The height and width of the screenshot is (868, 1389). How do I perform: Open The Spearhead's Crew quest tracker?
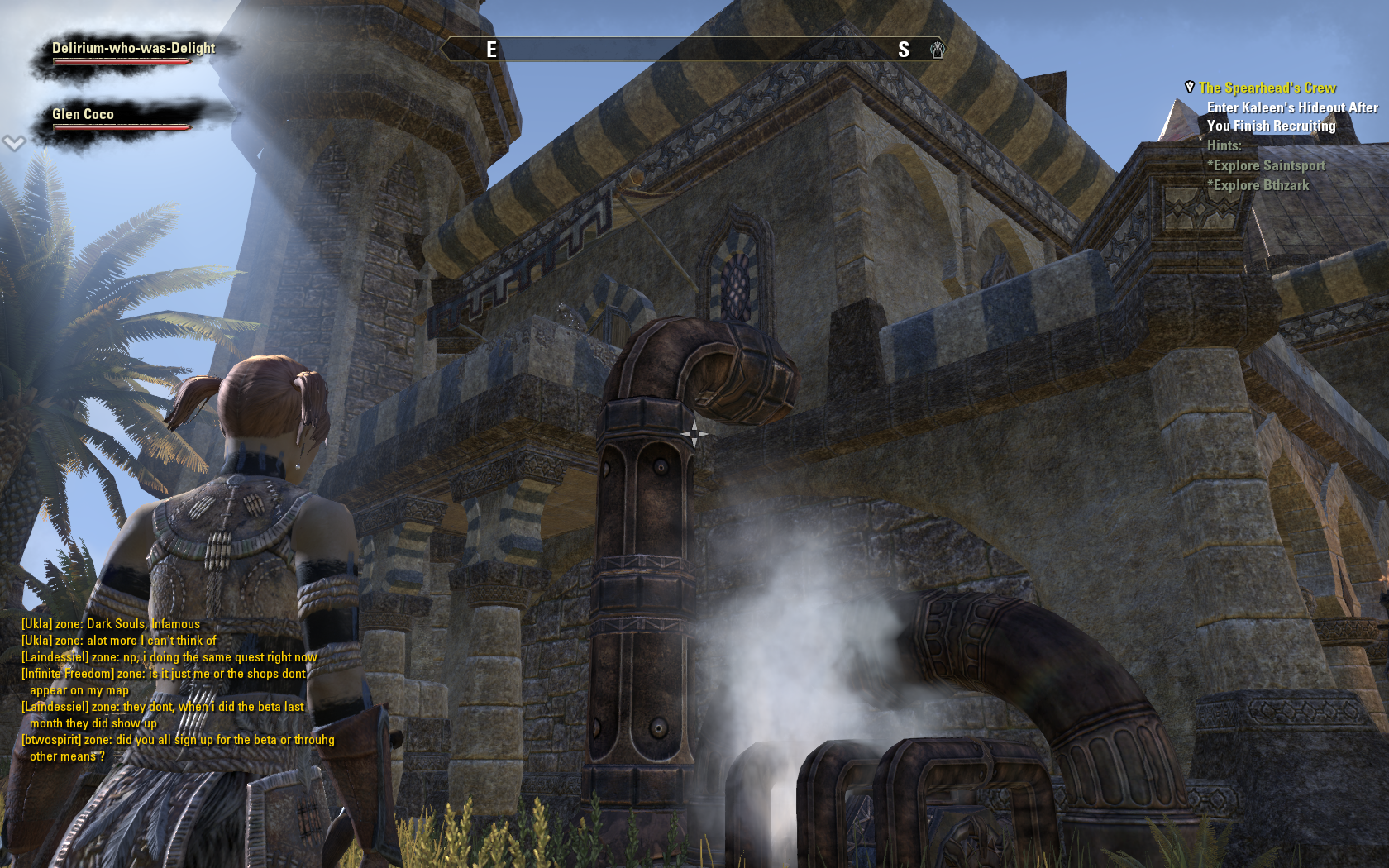1267,88
